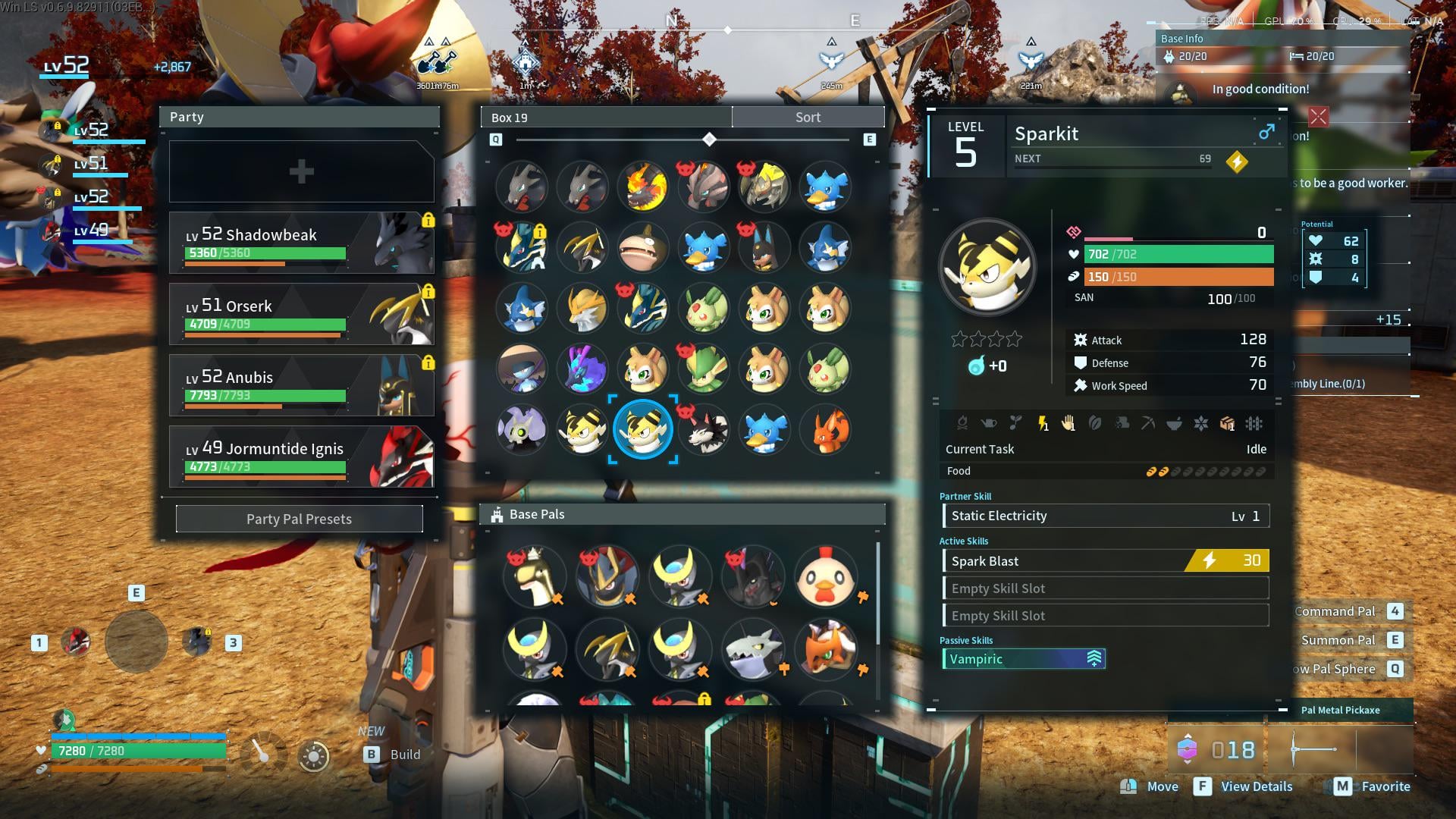Click the box page slider diamond handle
Screen dimensions: 1456x819
709,140
